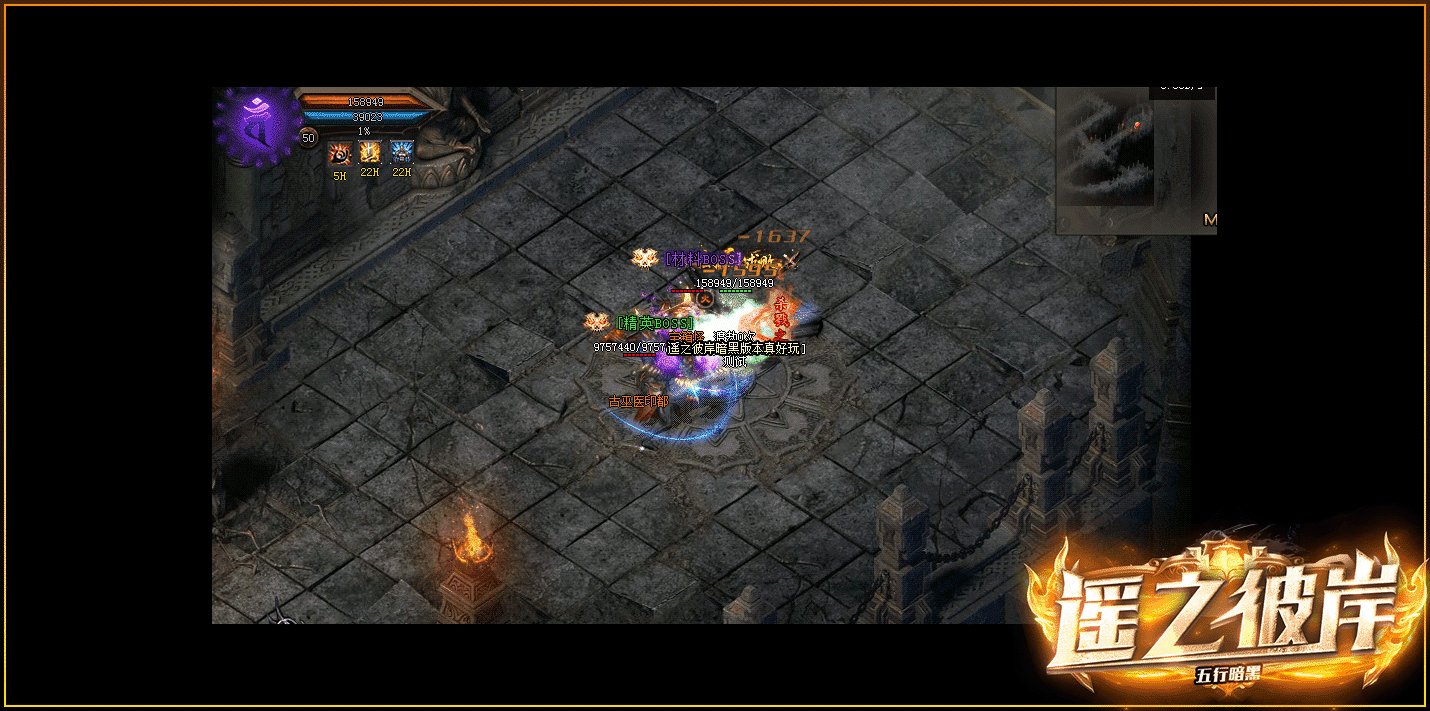Select the red fist buff icon
Screen dimensions: 1430x711
pos(339,152)
